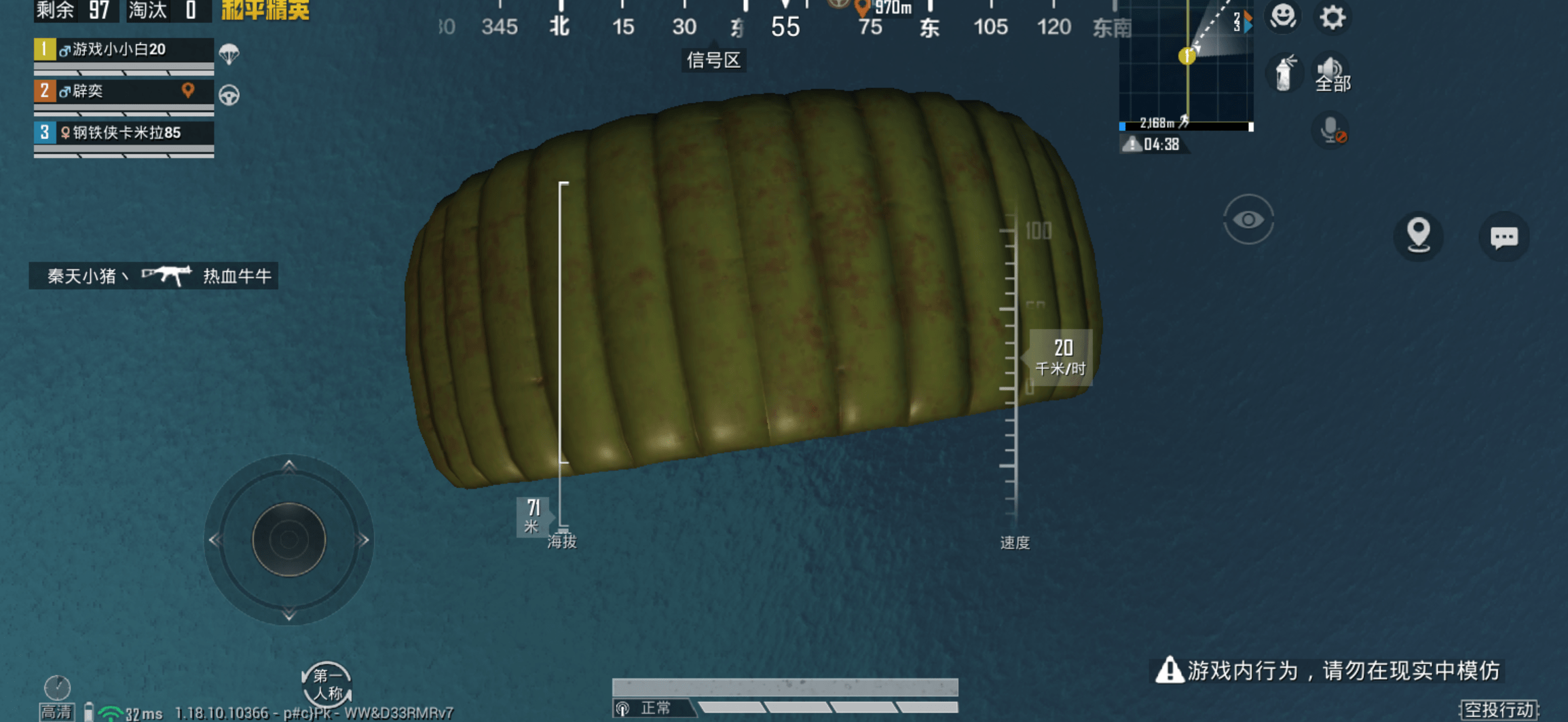The width and height of the screenshot is (1568, 722).
Task: Tap the 高清 graphics quality label
Action: [x=56, y=712]
